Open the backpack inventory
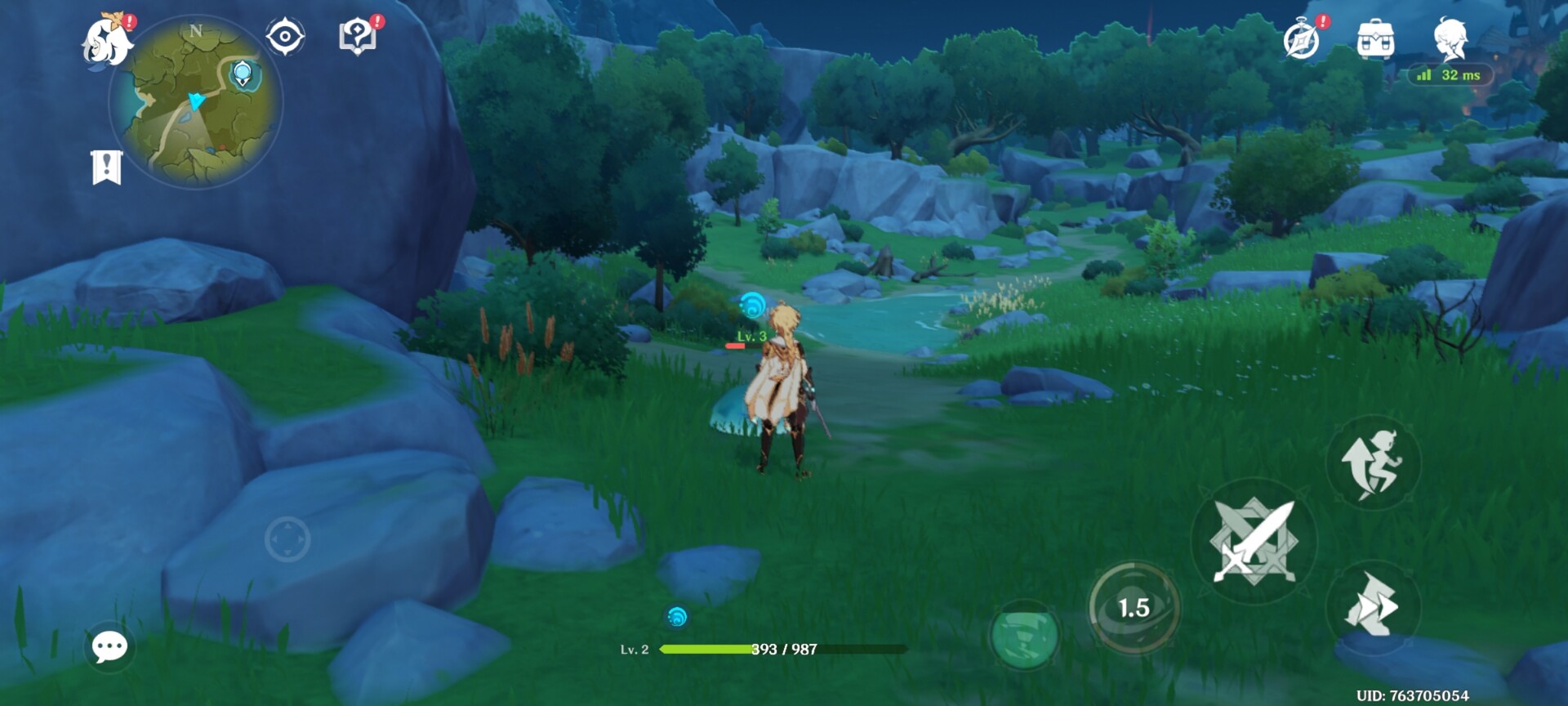 (x=1375, y=39)
